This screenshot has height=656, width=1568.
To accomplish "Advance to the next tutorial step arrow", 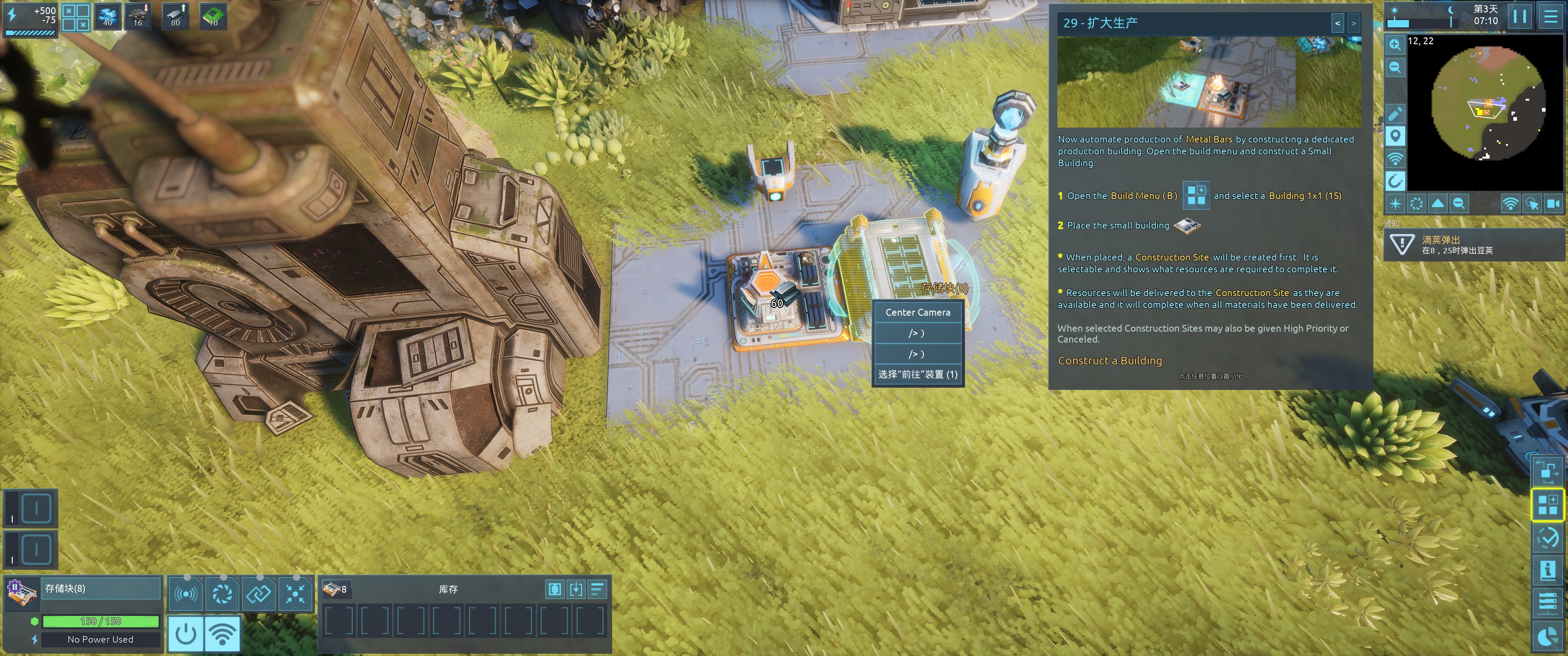I will click(1353, 24).
